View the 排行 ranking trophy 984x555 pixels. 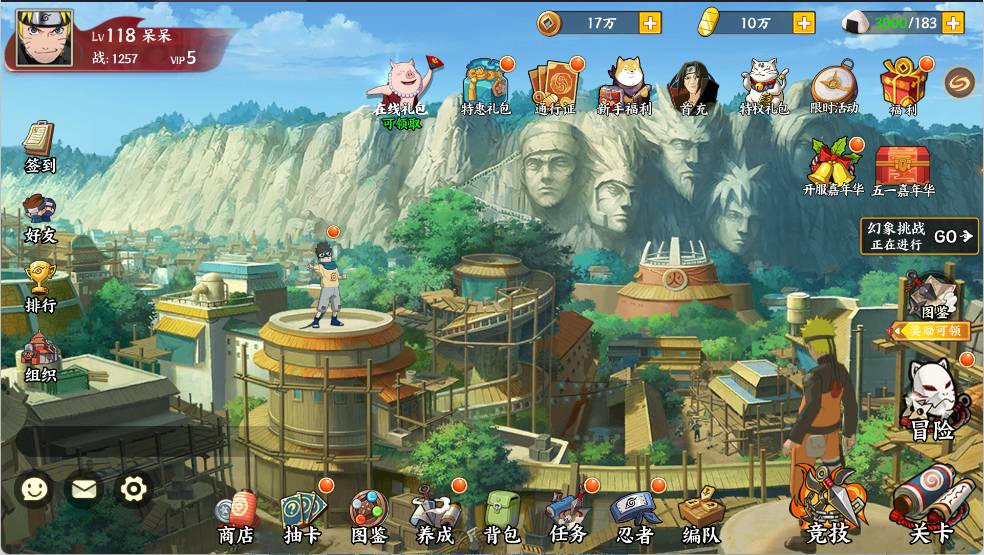click(x=40, y=285)
